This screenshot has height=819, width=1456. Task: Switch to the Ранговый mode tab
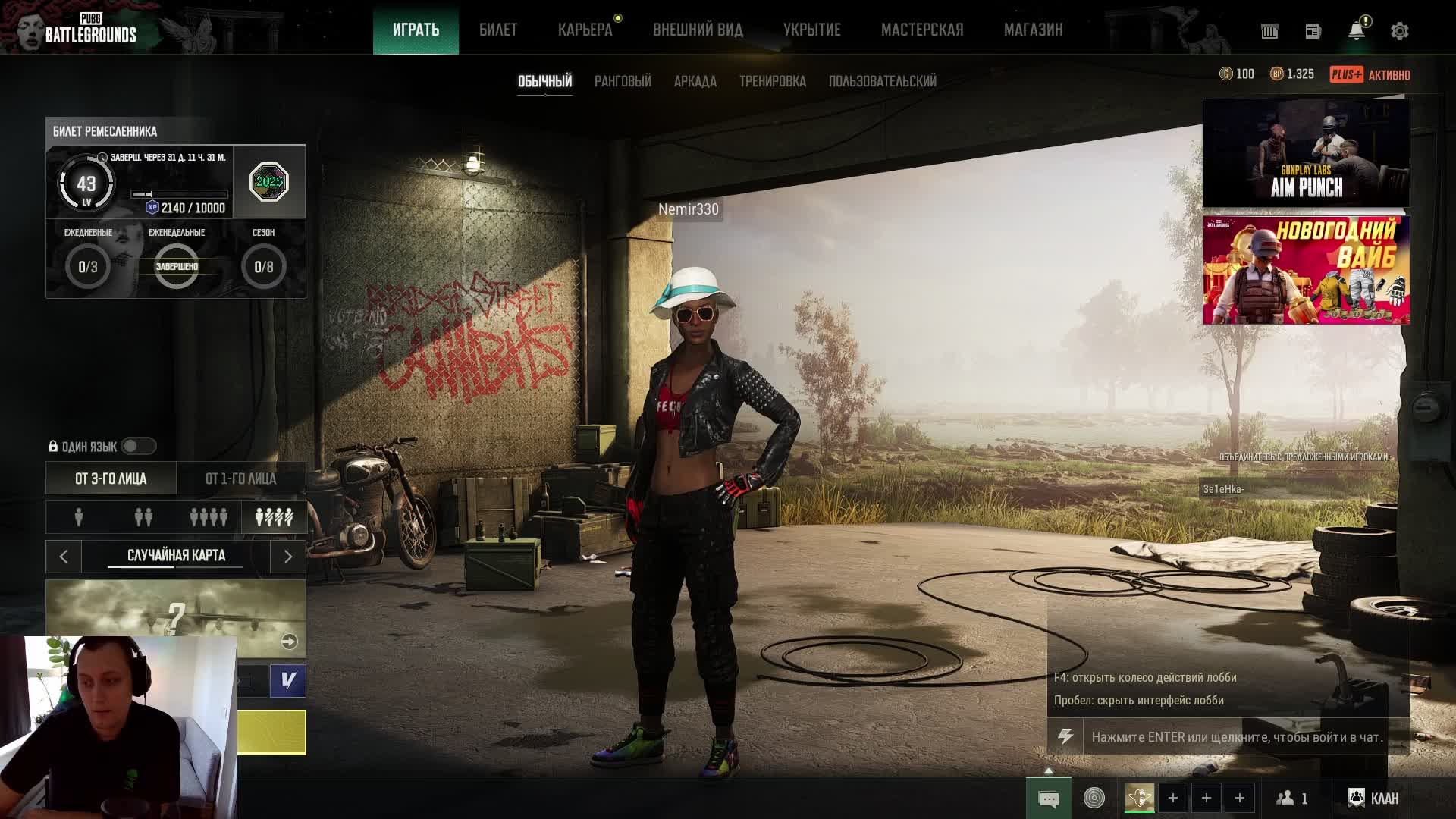[623, 81]
